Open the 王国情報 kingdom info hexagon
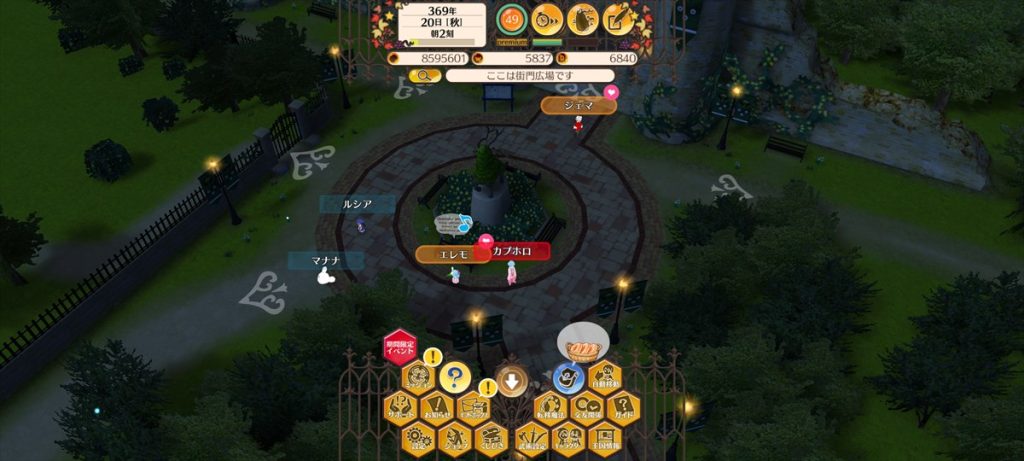The image size is (1024, 461). pos(603,437)
